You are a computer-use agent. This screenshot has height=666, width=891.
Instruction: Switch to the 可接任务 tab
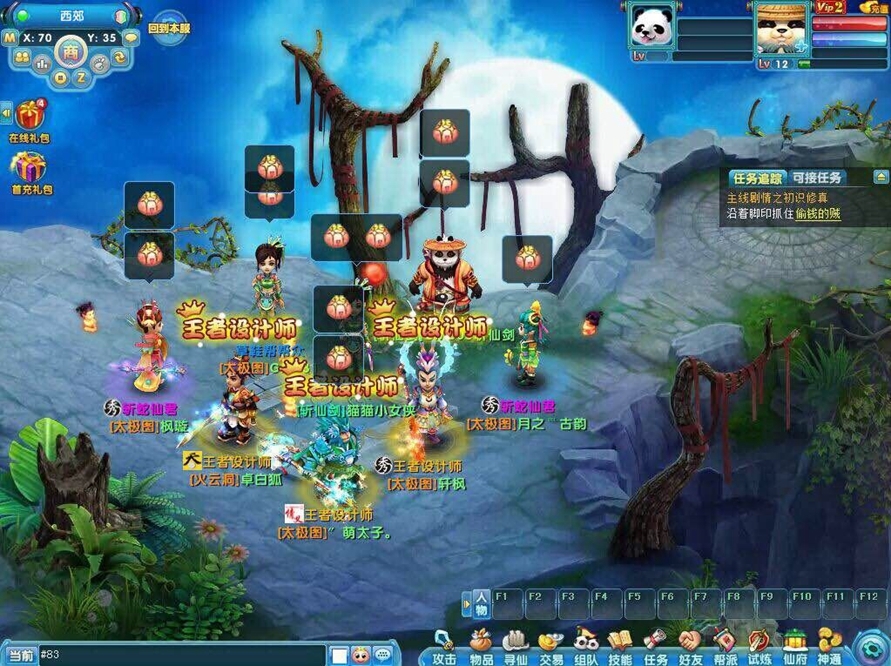click(x=817, y=178)
